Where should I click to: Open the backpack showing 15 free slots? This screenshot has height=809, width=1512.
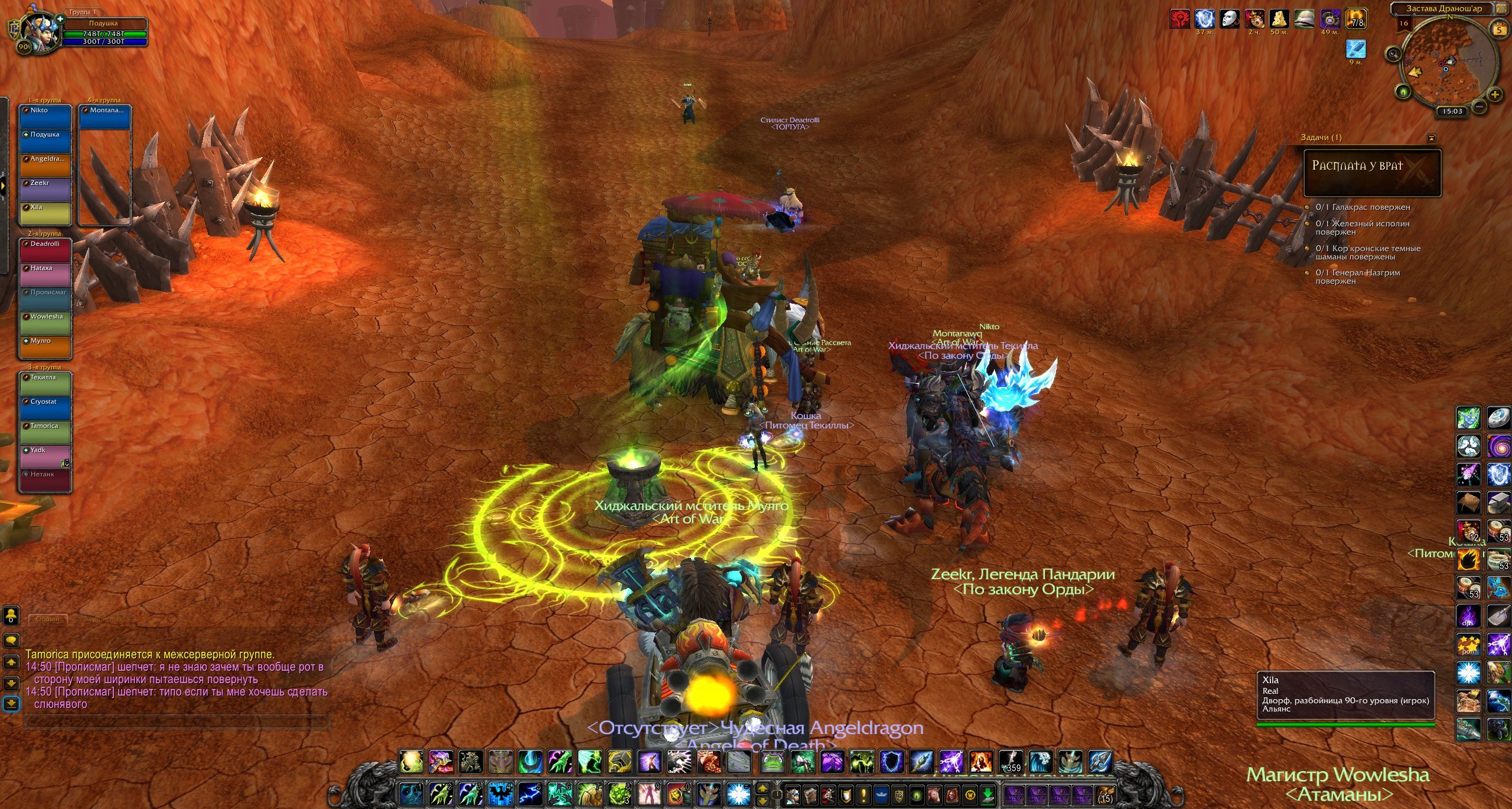pyautogui.click(x=1105, y=795)
